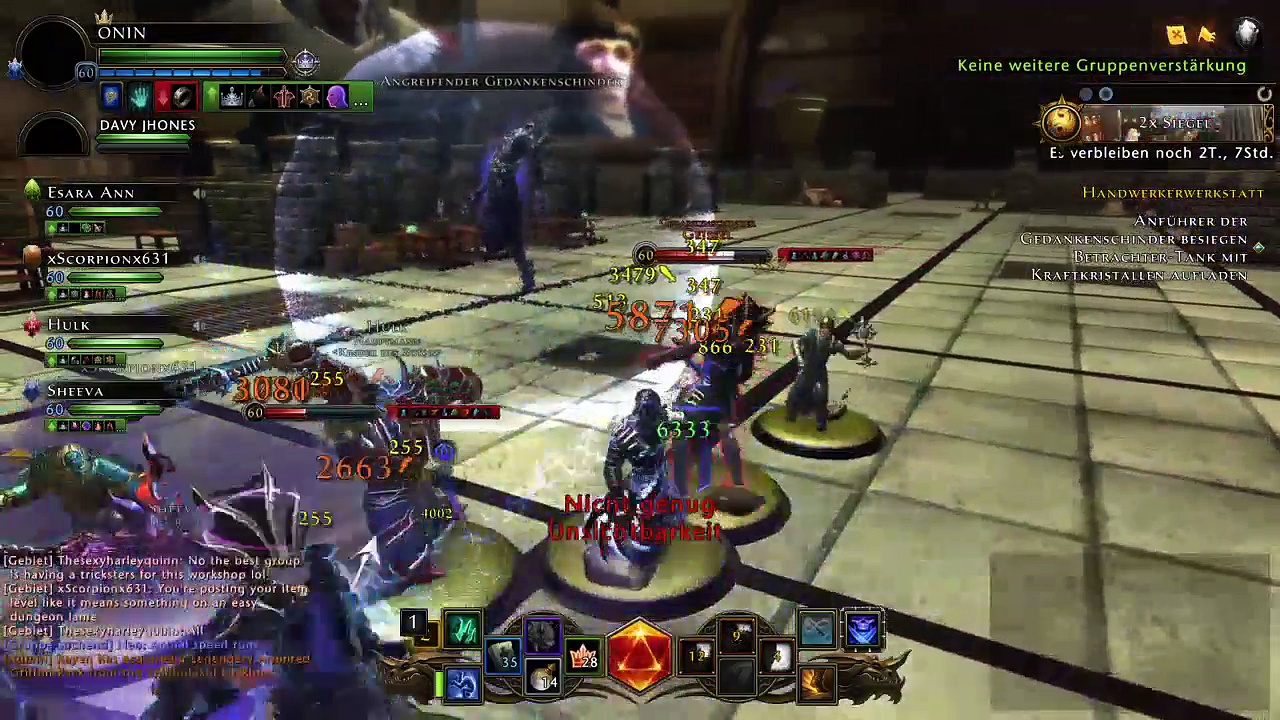Select party member xScorpionx631

pyautogui.click(x=107, y=259)
